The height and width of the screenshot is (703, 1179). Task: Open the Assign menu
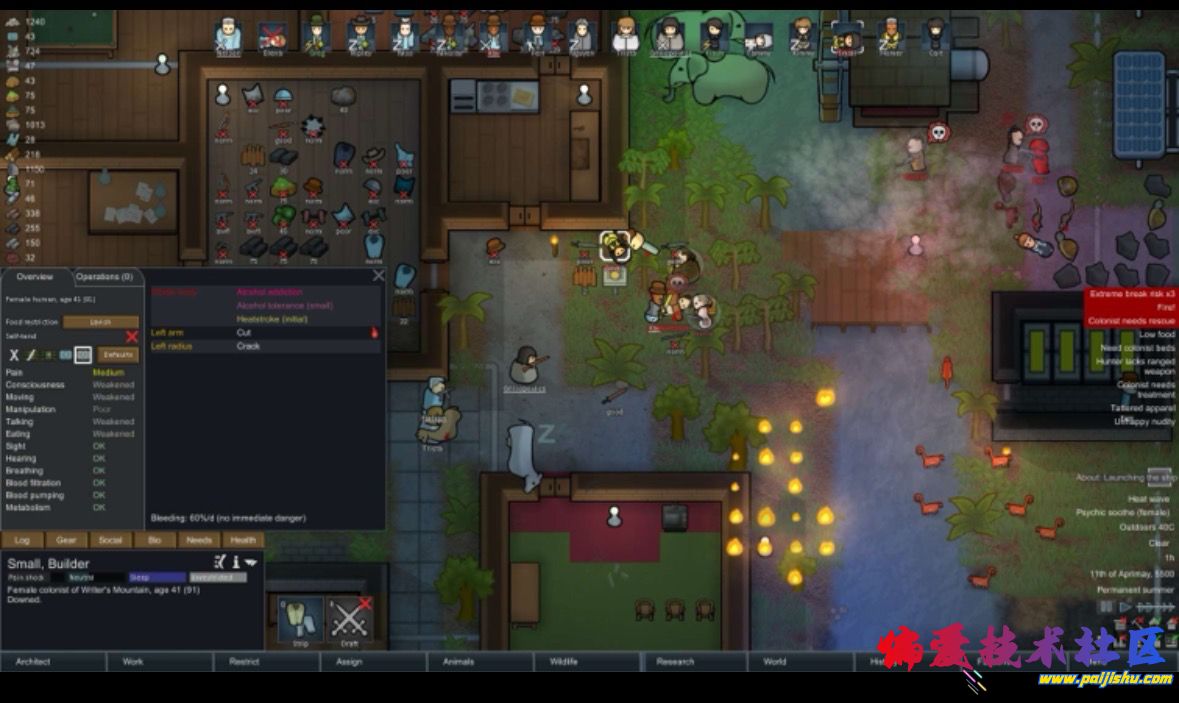pos(349,661)
